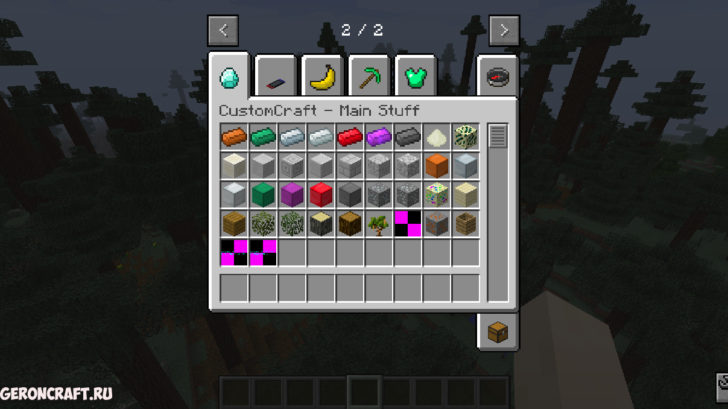Go to the previous creative tab page
This screenshot has width=728, height=409.
coord(222,30)
